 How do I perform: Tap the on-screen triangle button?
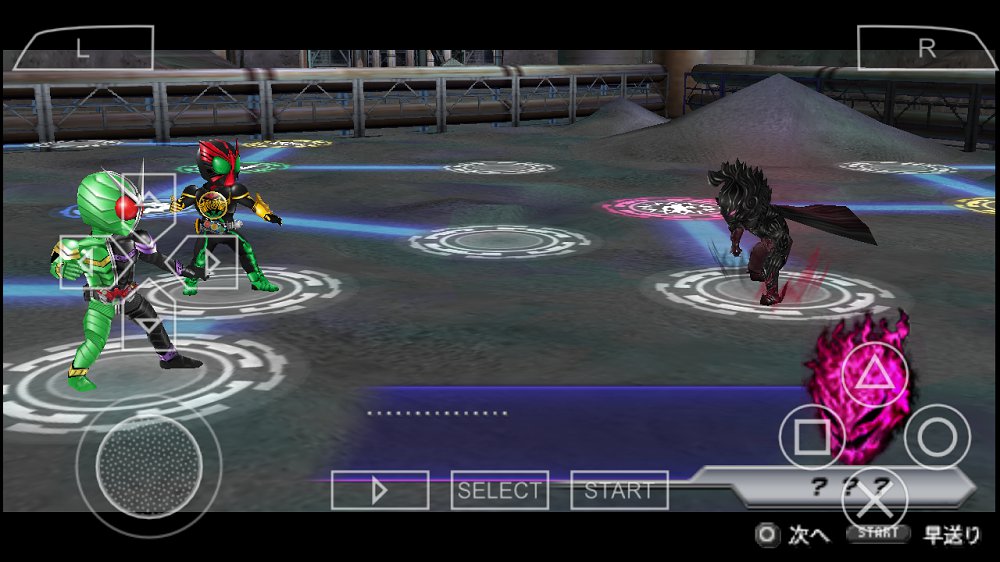point(874,375)
